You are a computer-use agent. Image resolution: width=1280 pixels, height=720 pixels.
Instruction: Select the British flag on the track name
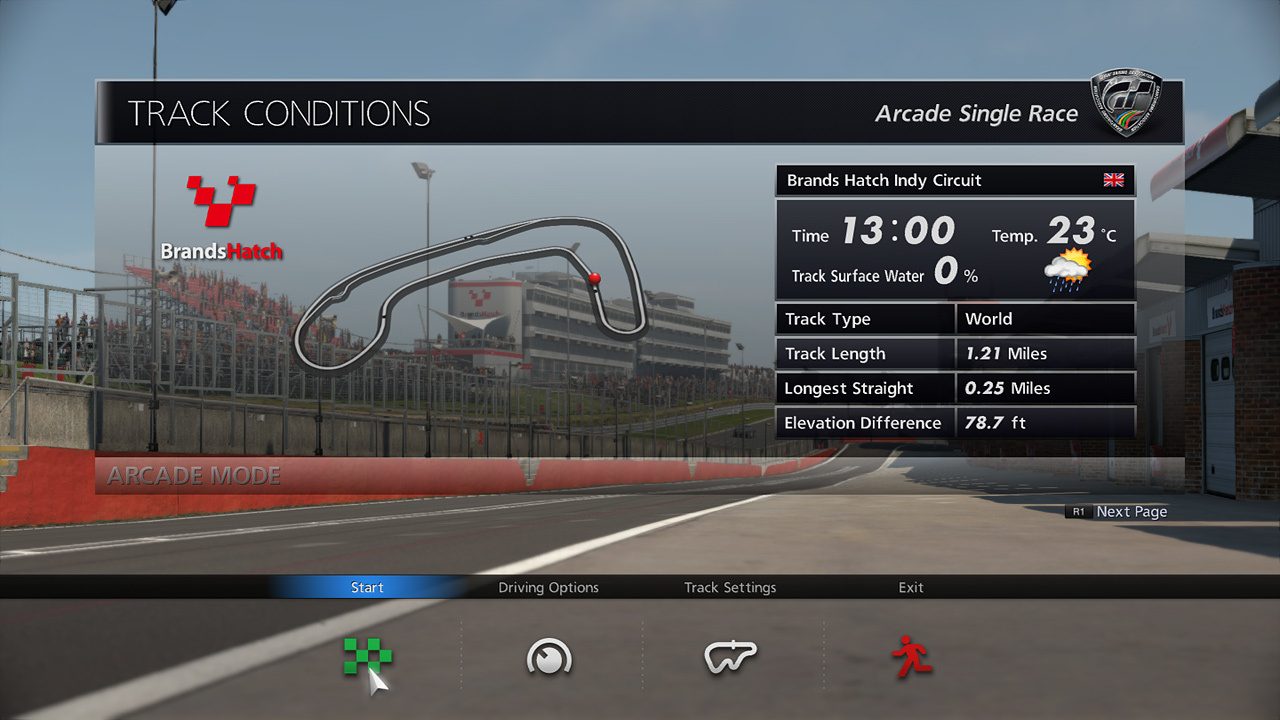(1112, 180)
